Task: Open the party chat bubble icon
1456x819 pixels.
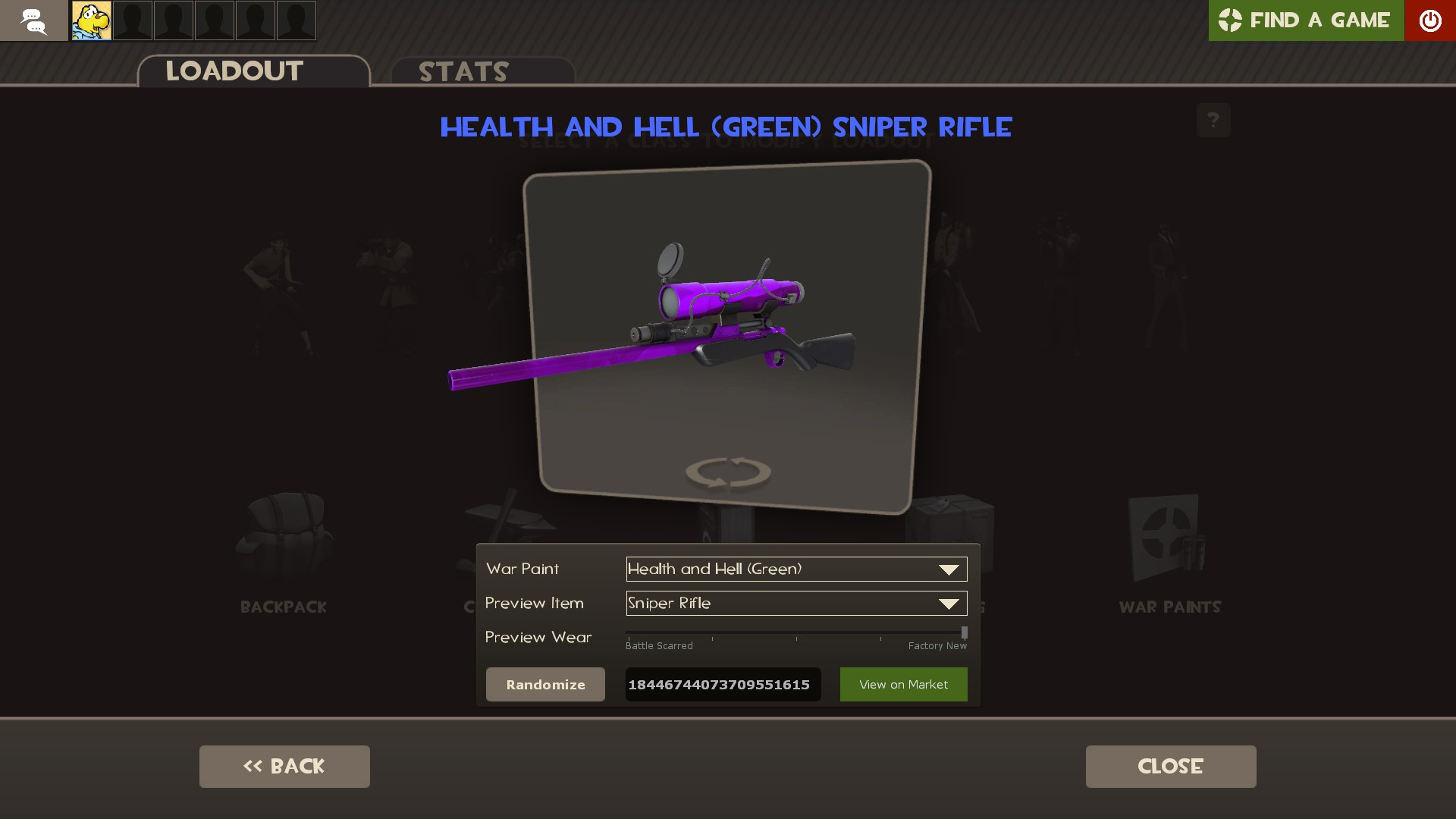Action: (x=33, y=20)
